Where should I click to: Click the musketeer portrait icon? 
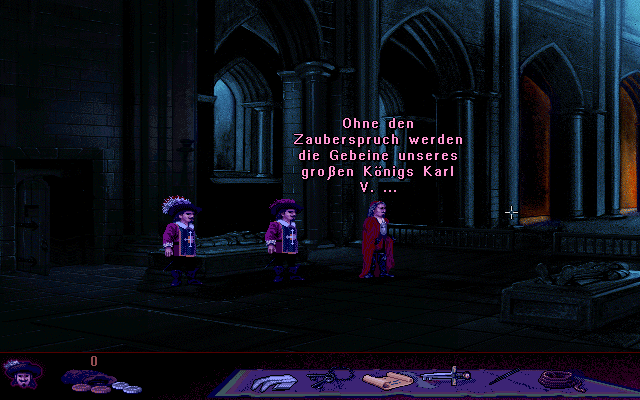coord(21,375)
